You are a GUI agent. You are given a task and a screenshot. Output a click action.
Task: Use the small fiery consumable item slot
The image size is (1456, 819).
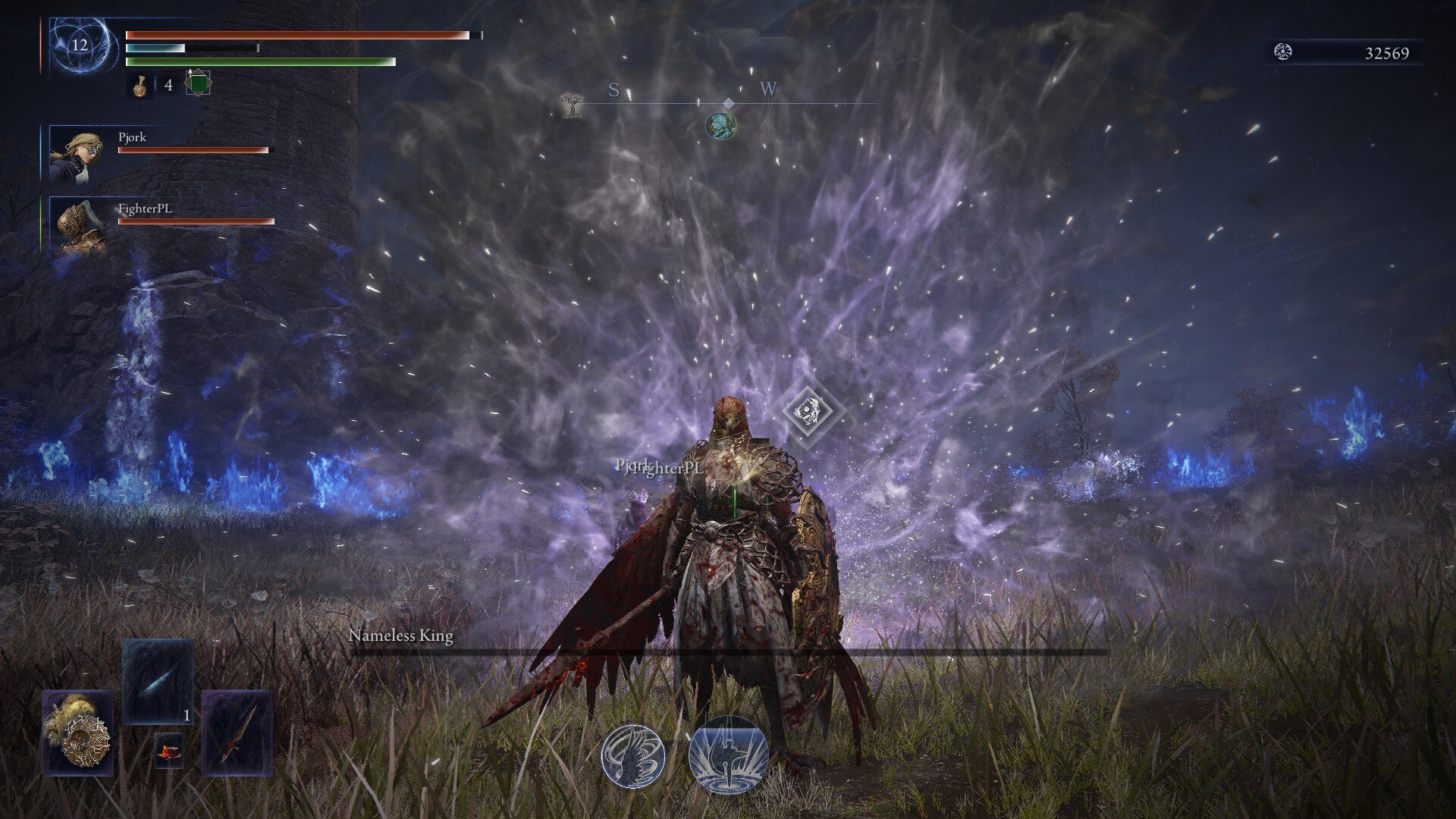coord(168,751)
